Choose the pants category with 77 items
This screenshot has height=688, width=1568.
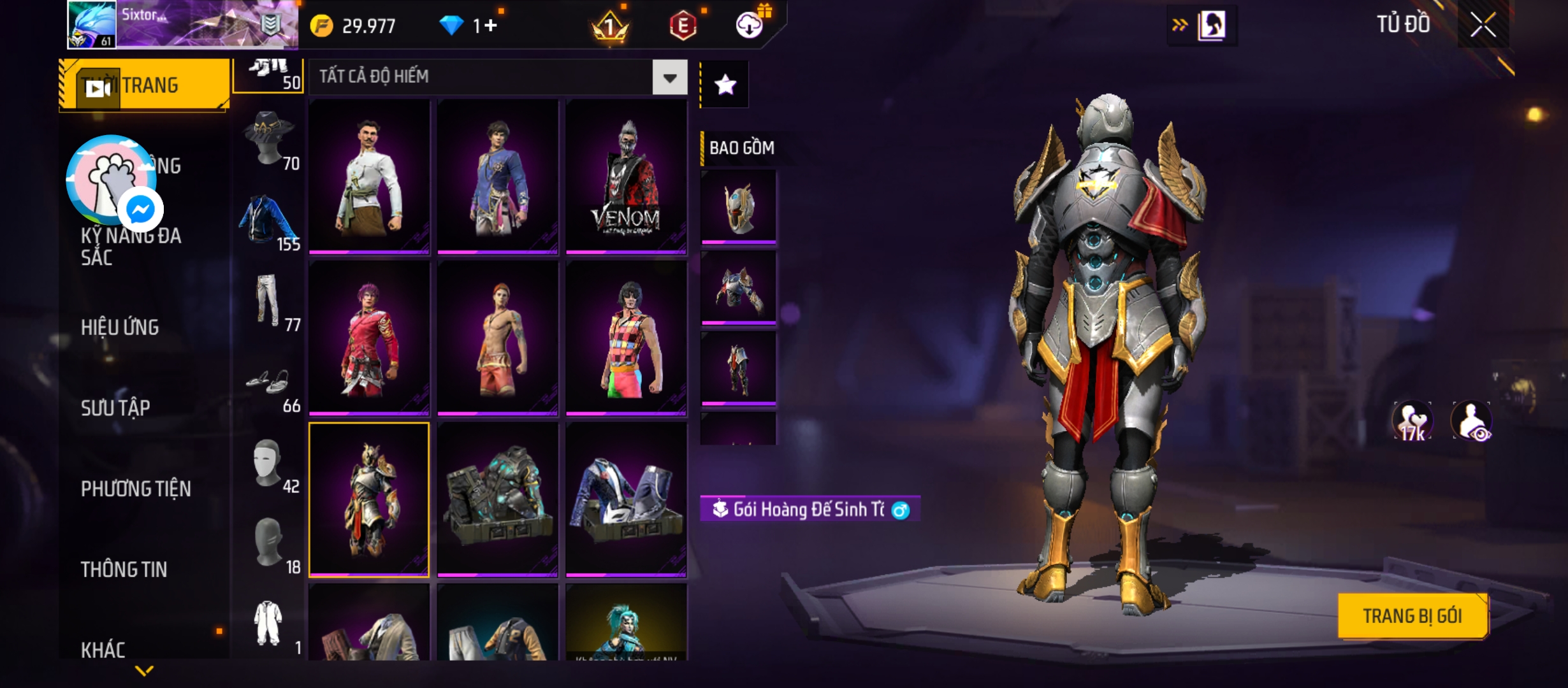(269, 301)
